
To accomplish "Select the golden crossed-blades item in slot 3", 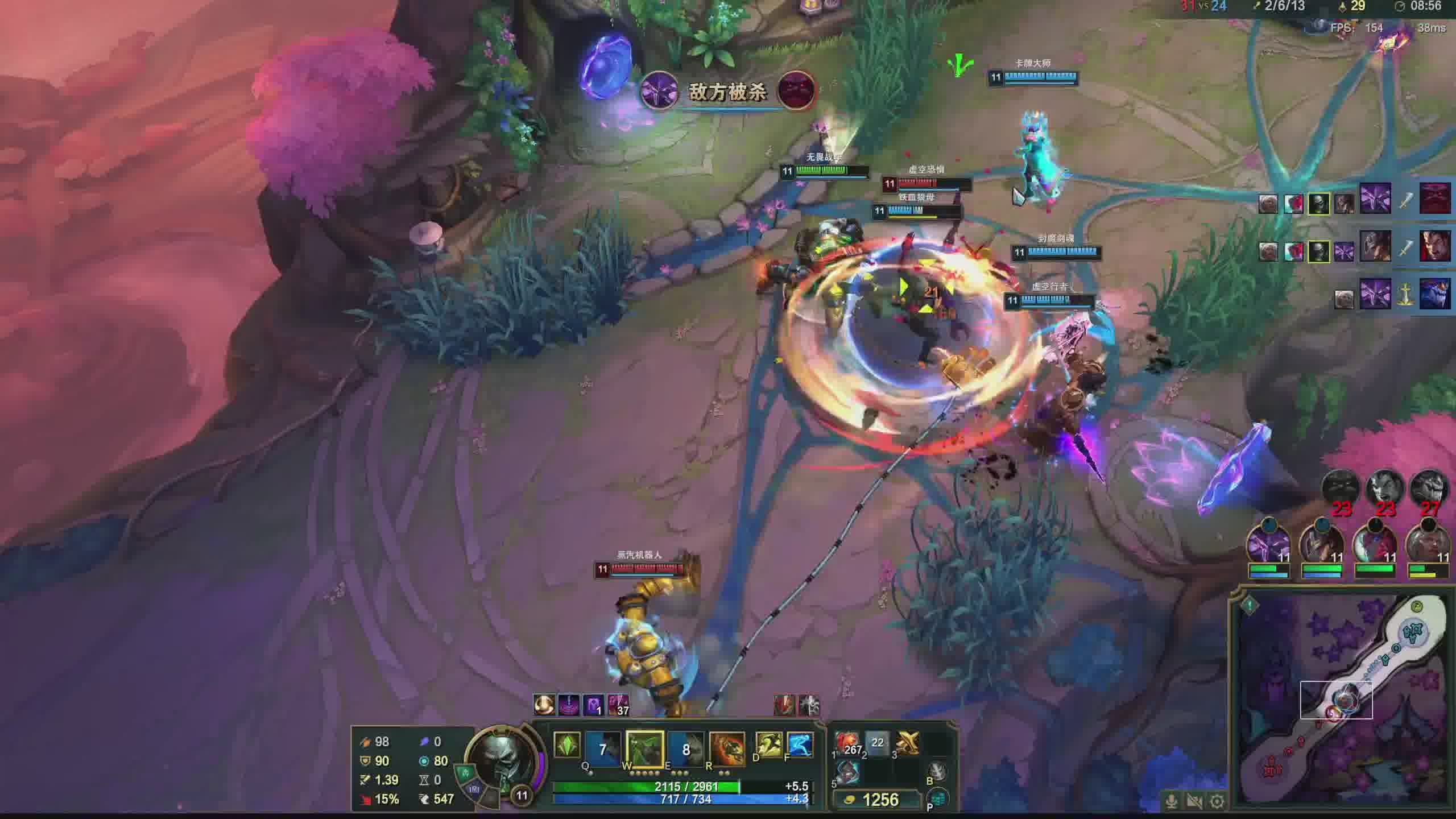I will pyautogui.click(x=908, y=743).
